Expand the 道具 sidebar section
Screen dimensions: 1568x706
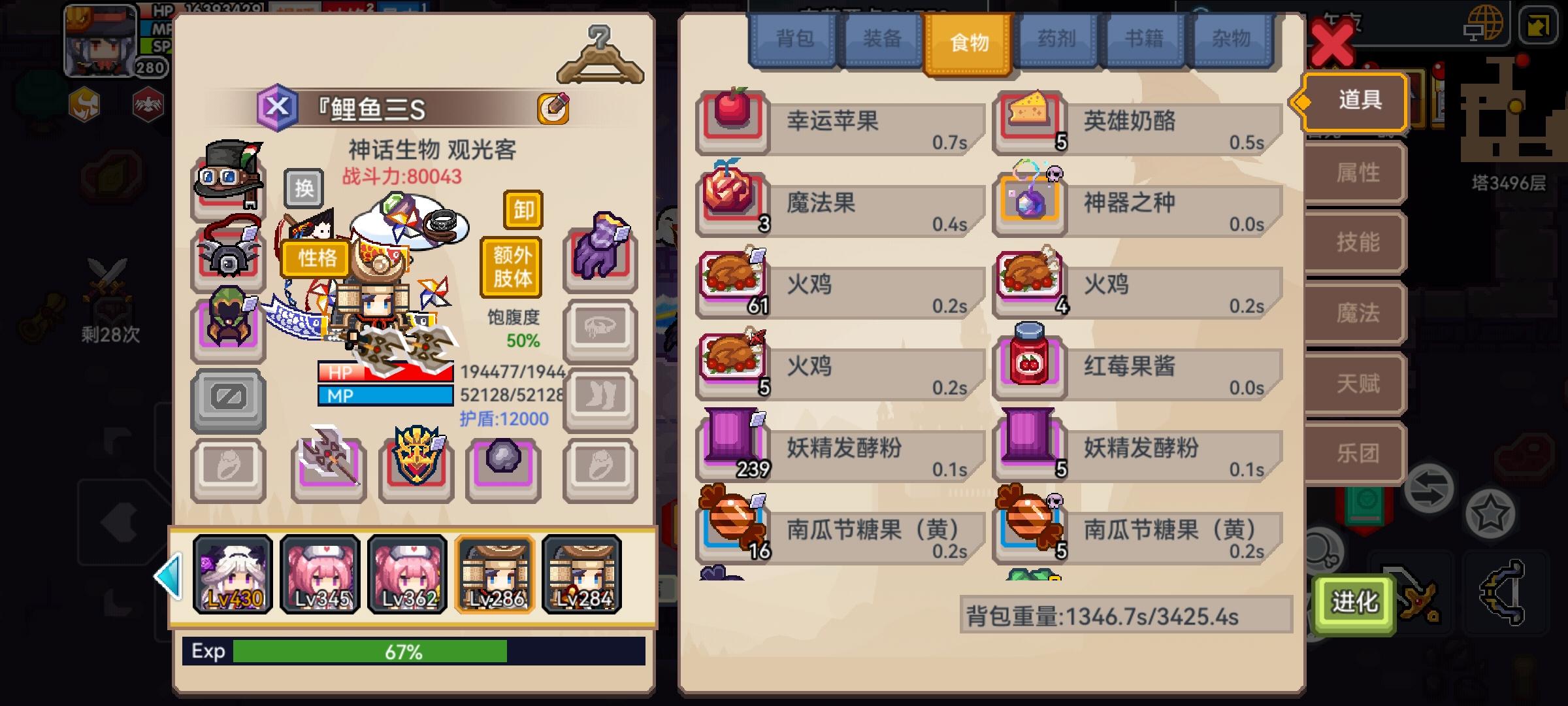click(x=1354, y=101)
